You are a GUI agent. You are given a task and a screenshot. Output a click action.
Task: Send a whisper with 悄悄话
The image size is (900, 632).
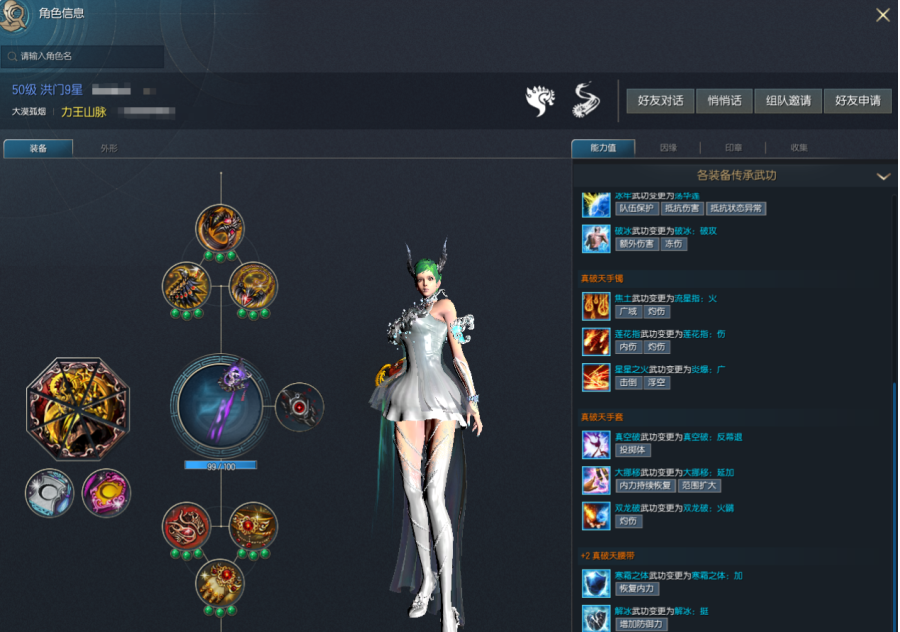pos(724,101)
